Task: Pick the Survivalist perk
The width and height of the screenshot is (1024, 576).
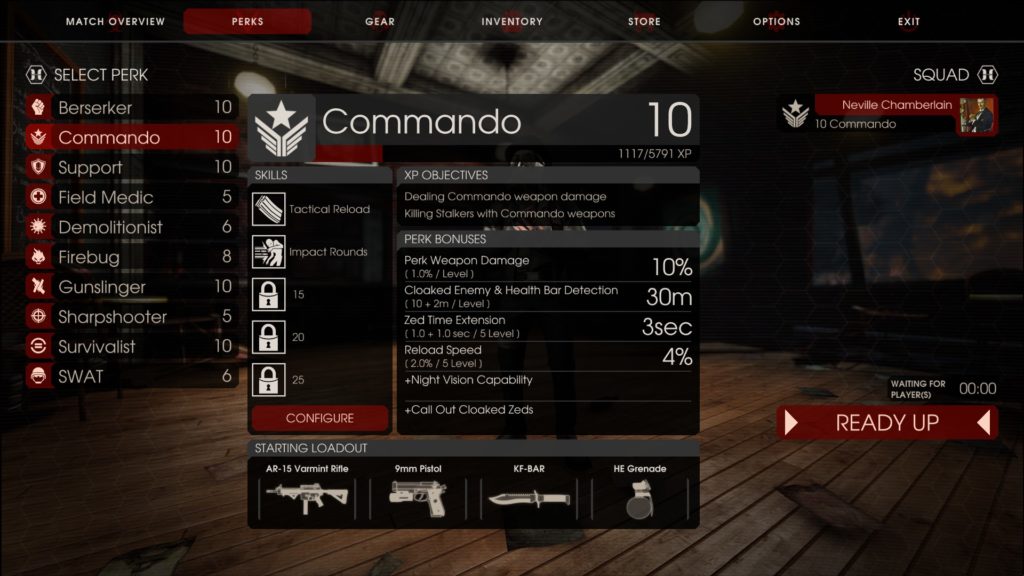Action: [x=131, y=347]
